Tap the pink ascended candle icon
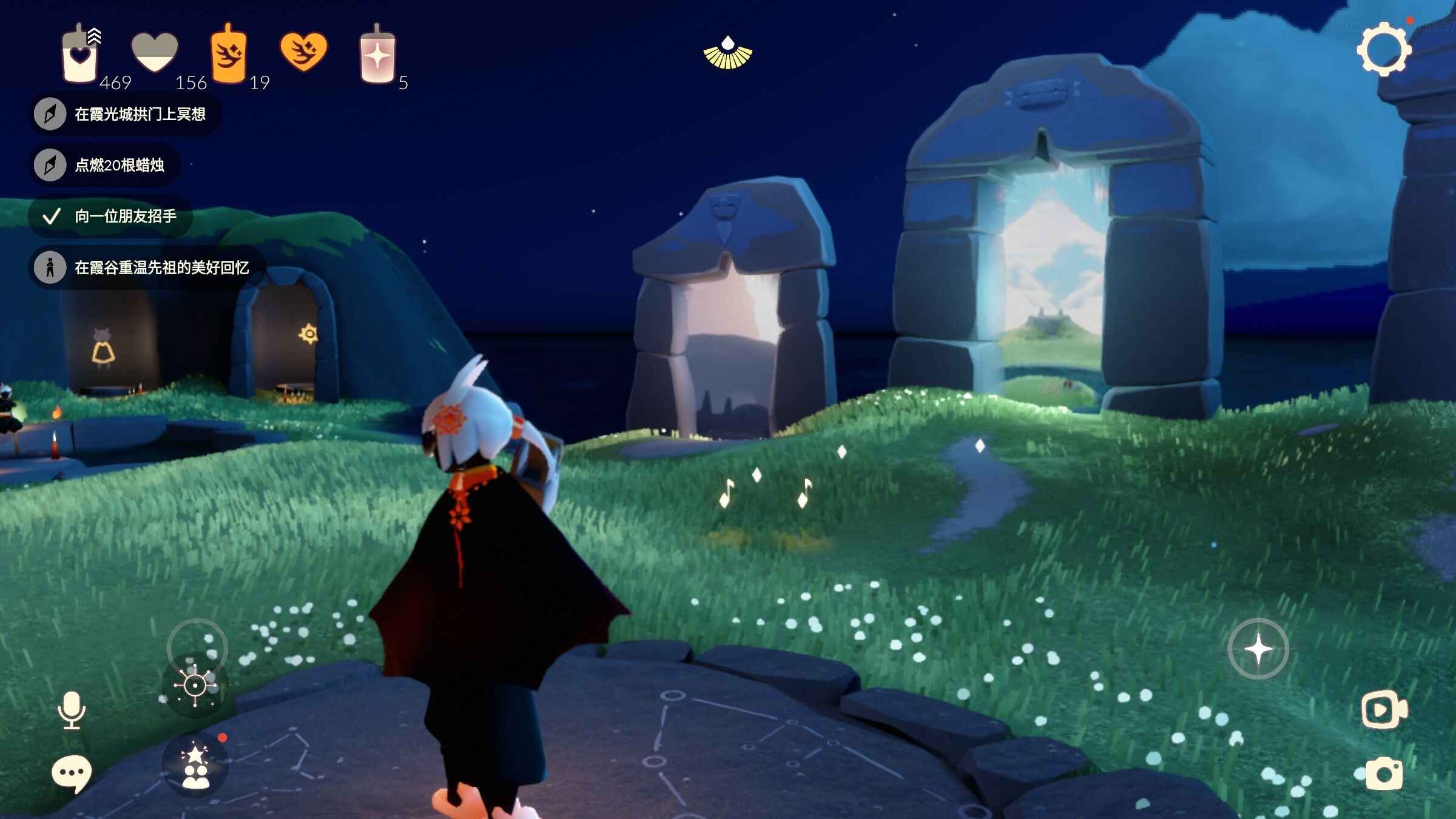The image size is (1456, 819). click(x=377, y=56)
